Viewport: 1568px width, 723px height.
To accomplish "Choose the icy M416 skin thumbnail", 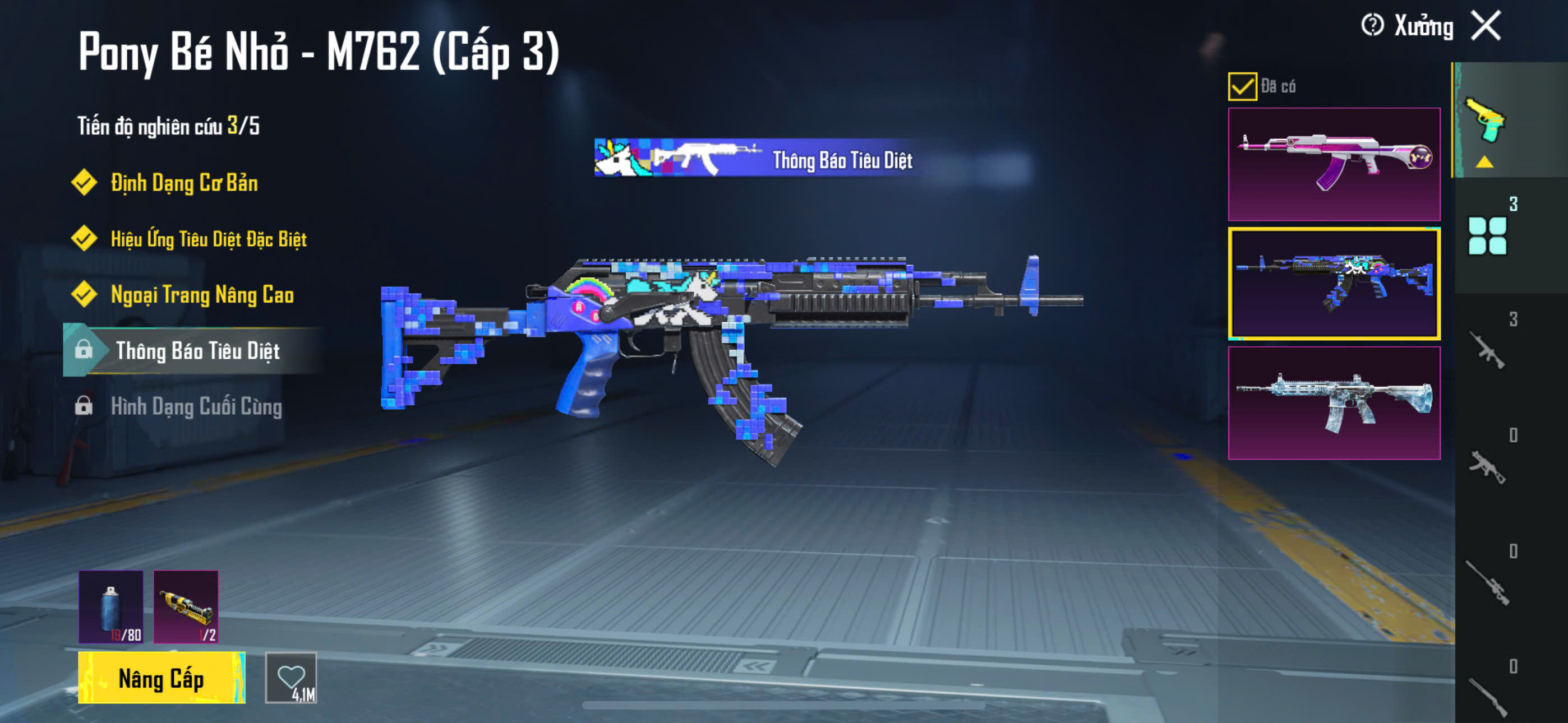I will 1334,403.
